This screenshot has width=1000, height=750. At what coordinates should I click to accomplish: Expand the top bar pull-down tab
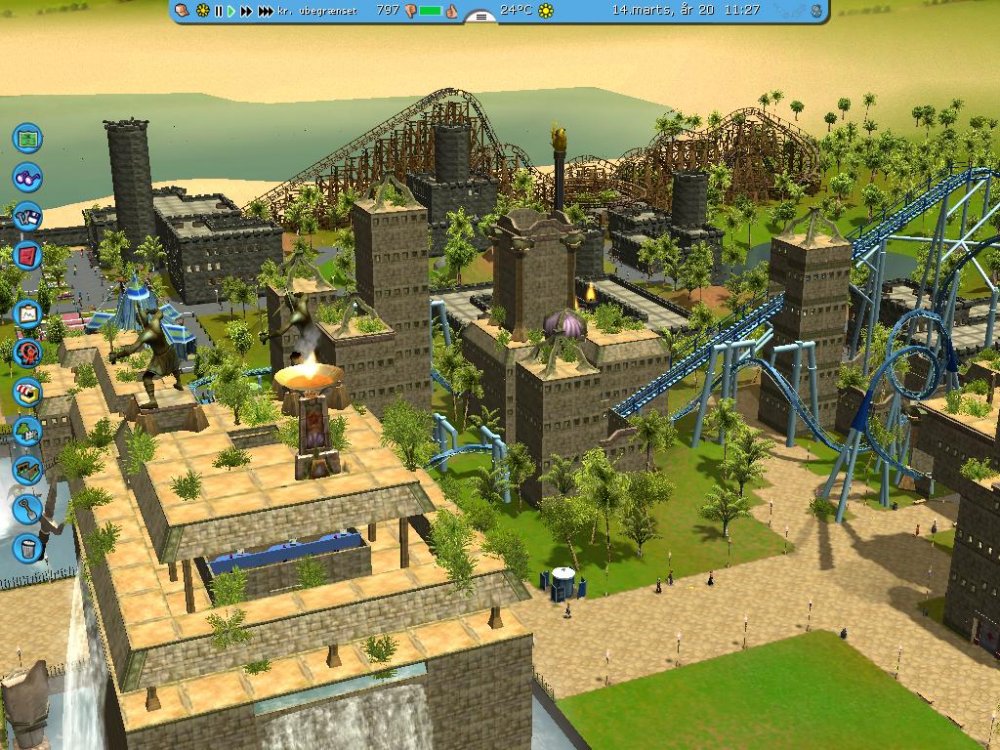pyautogui.click(x=481, y=17)
